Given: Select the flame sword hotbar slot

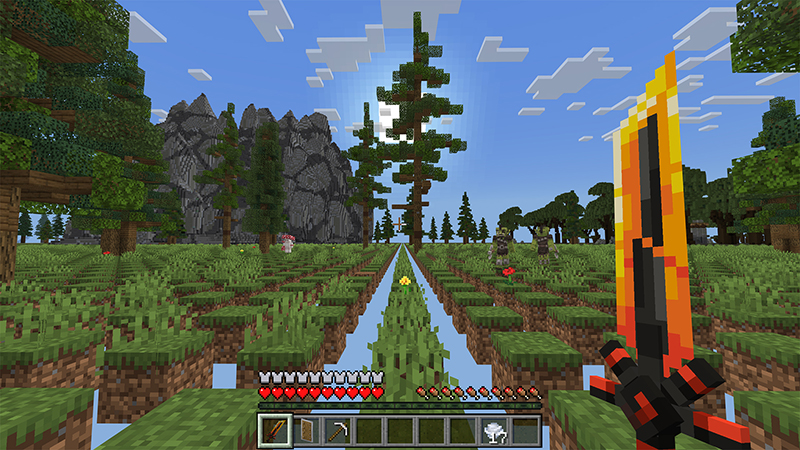Looking at the screenshot, I should click(273, 431).
